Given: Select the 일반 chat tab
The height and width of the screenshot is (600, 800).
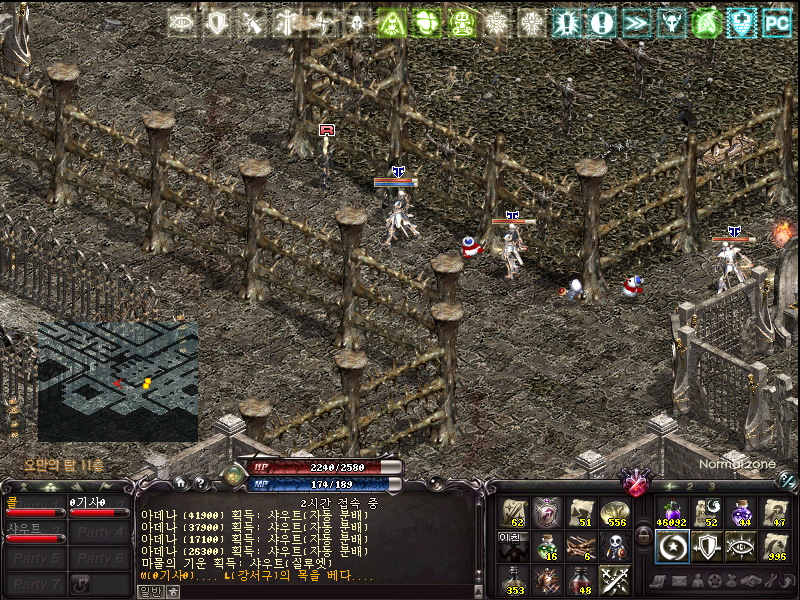Looking at the screenshot, I should pos(149,591).
